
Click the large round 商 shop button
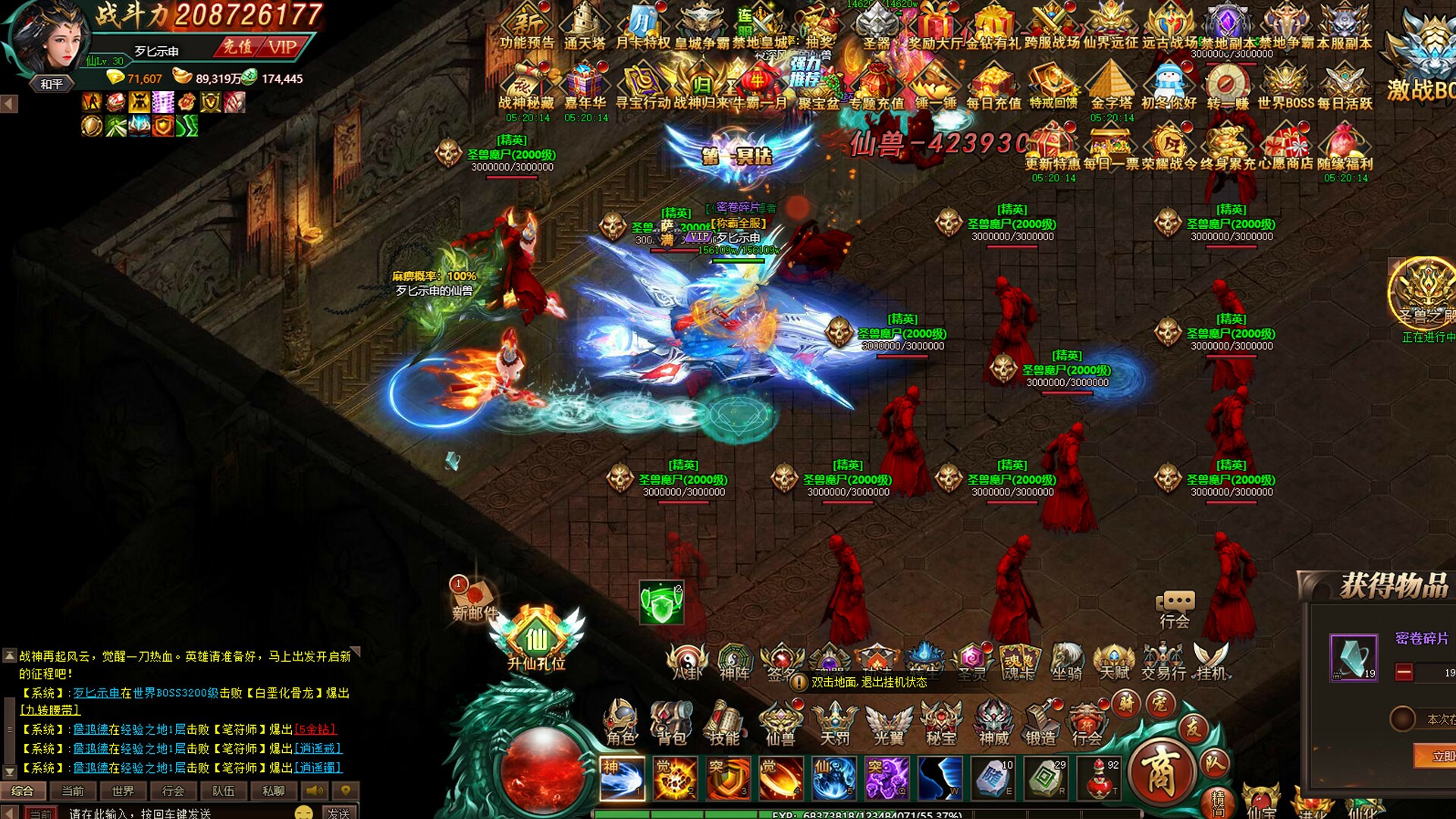click(1160, 771)
